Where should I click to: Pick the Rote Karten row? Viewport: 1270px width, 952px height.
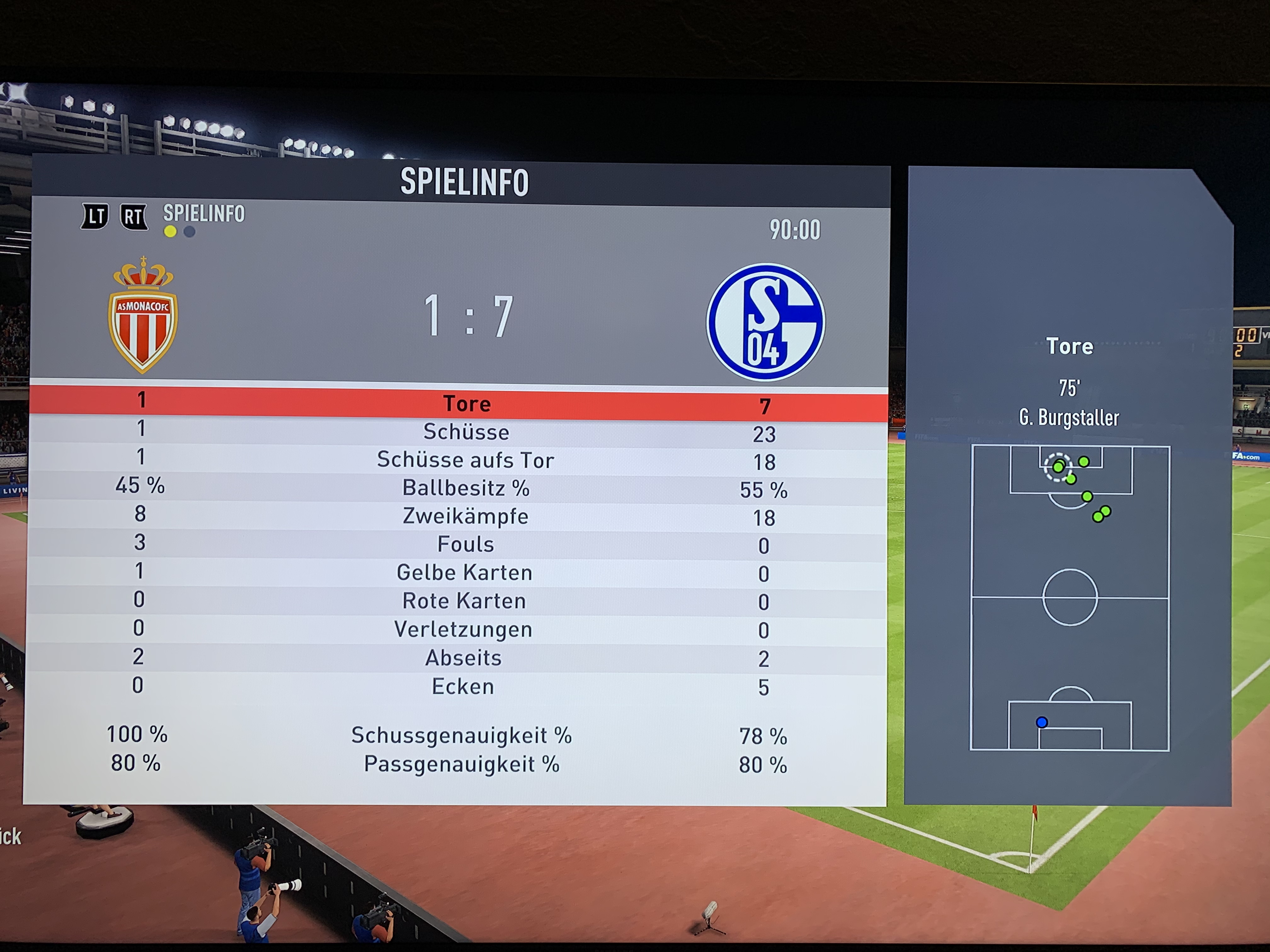click(x=464, y=601)
